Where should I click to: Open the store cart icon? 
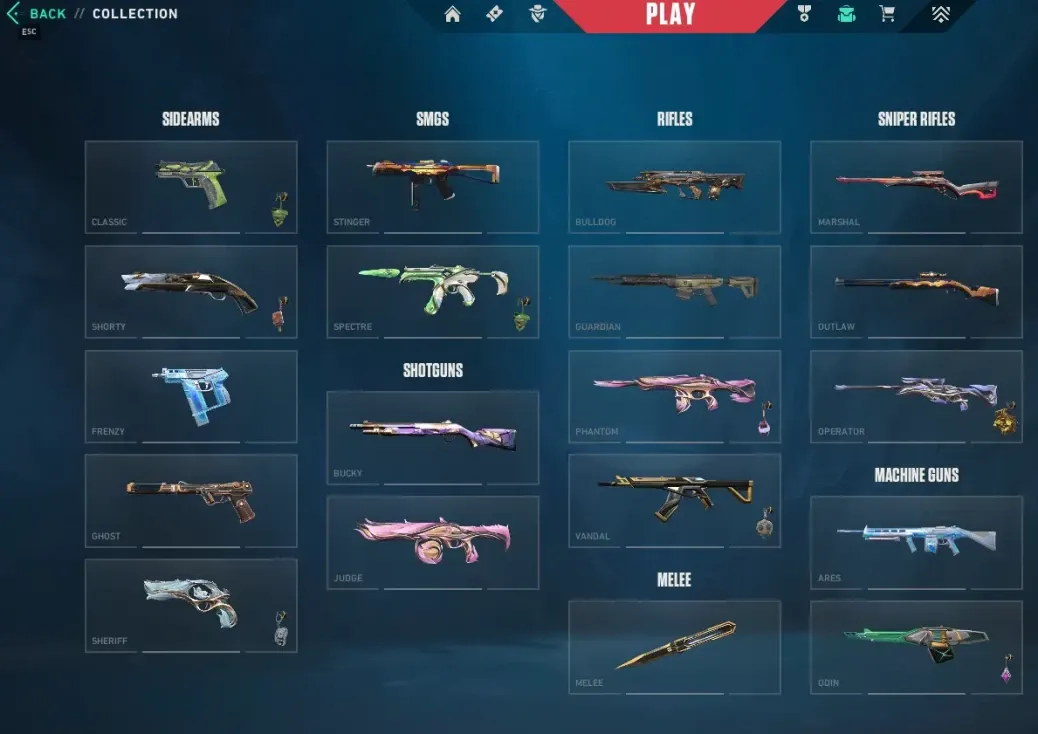click(886, 14)
